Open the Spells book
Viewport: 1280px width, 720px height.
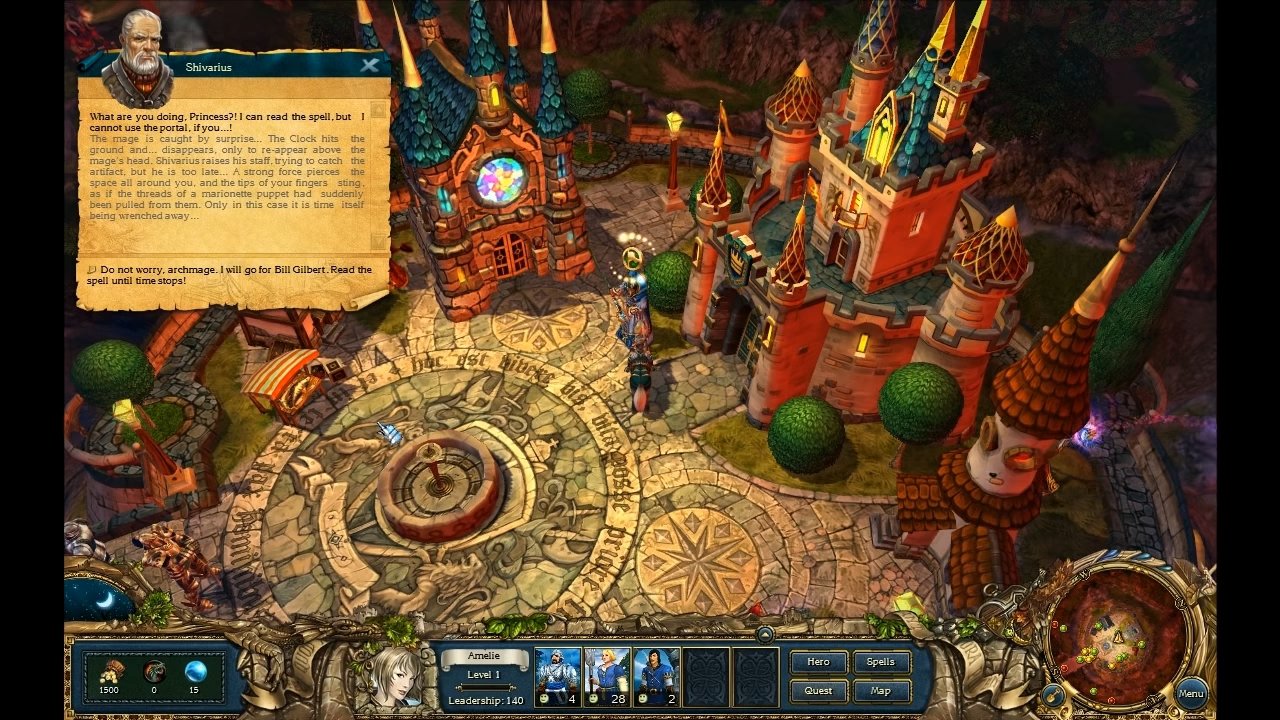click(881, 662)
